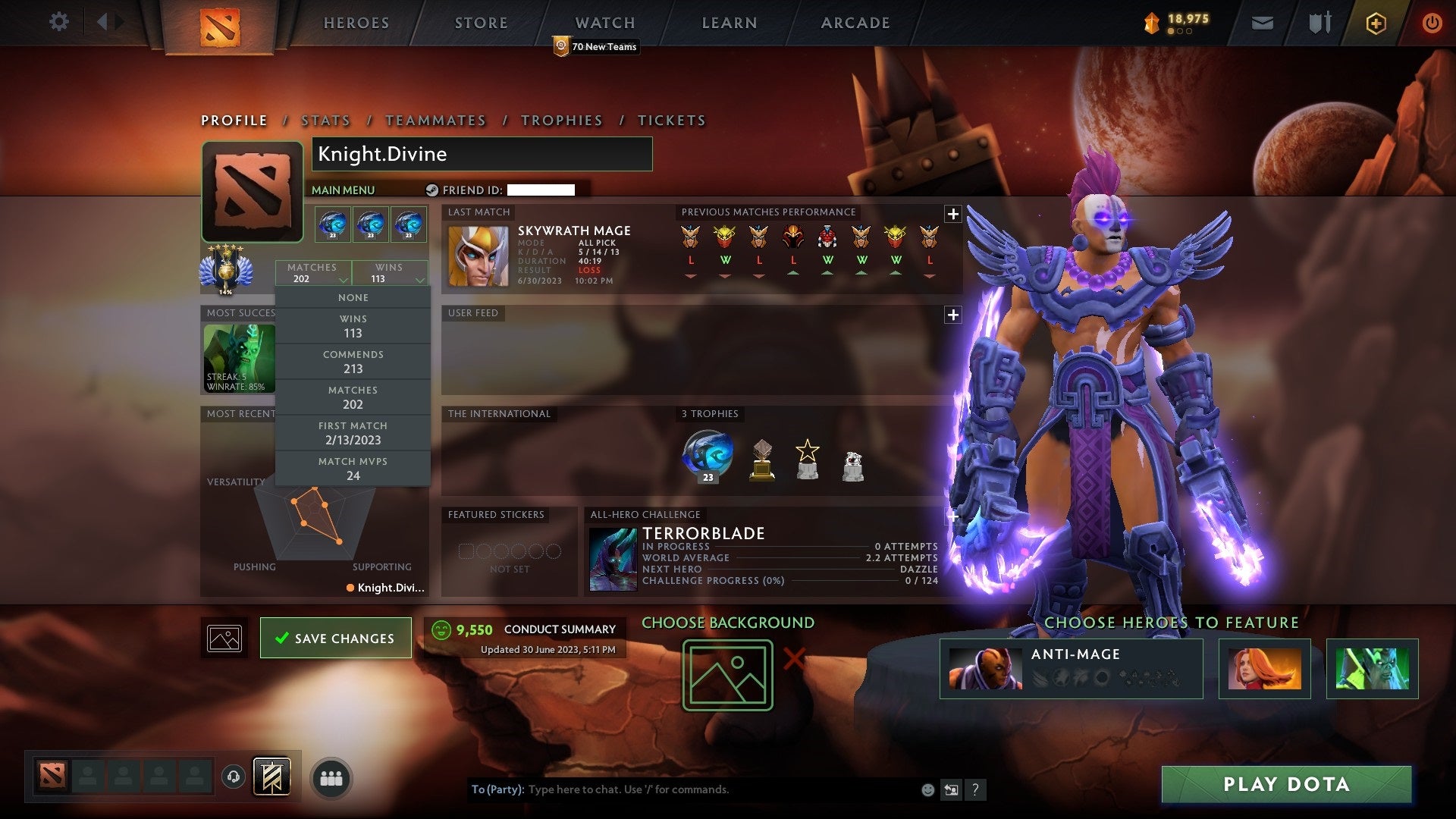Select Commends from the stat dropdown
Viewport: 1456px width, 819px height.
[353, 361]
